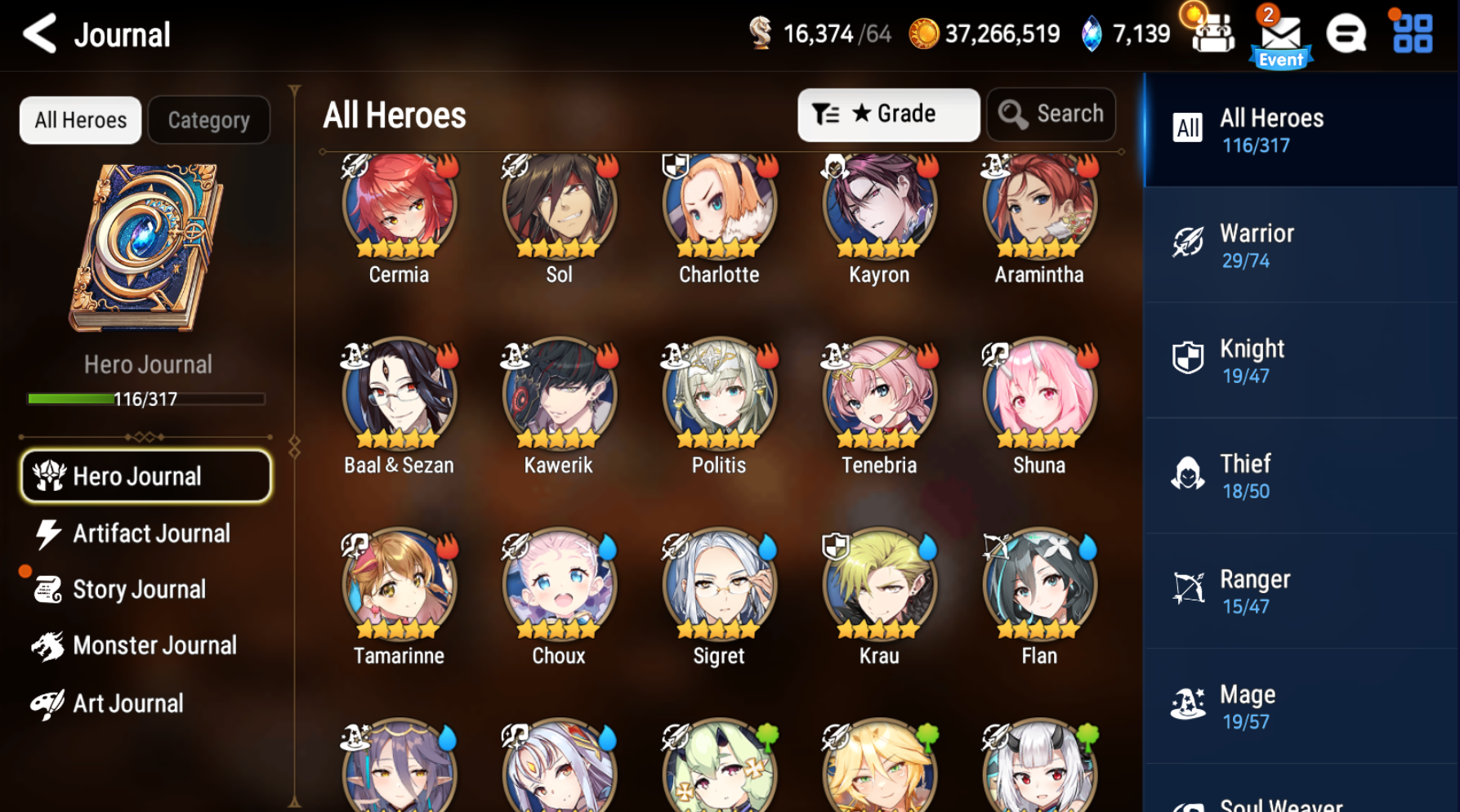Switch to the Category tab
The height and width of the screenshot is (812, 1460).
click(x=208, y=119)
